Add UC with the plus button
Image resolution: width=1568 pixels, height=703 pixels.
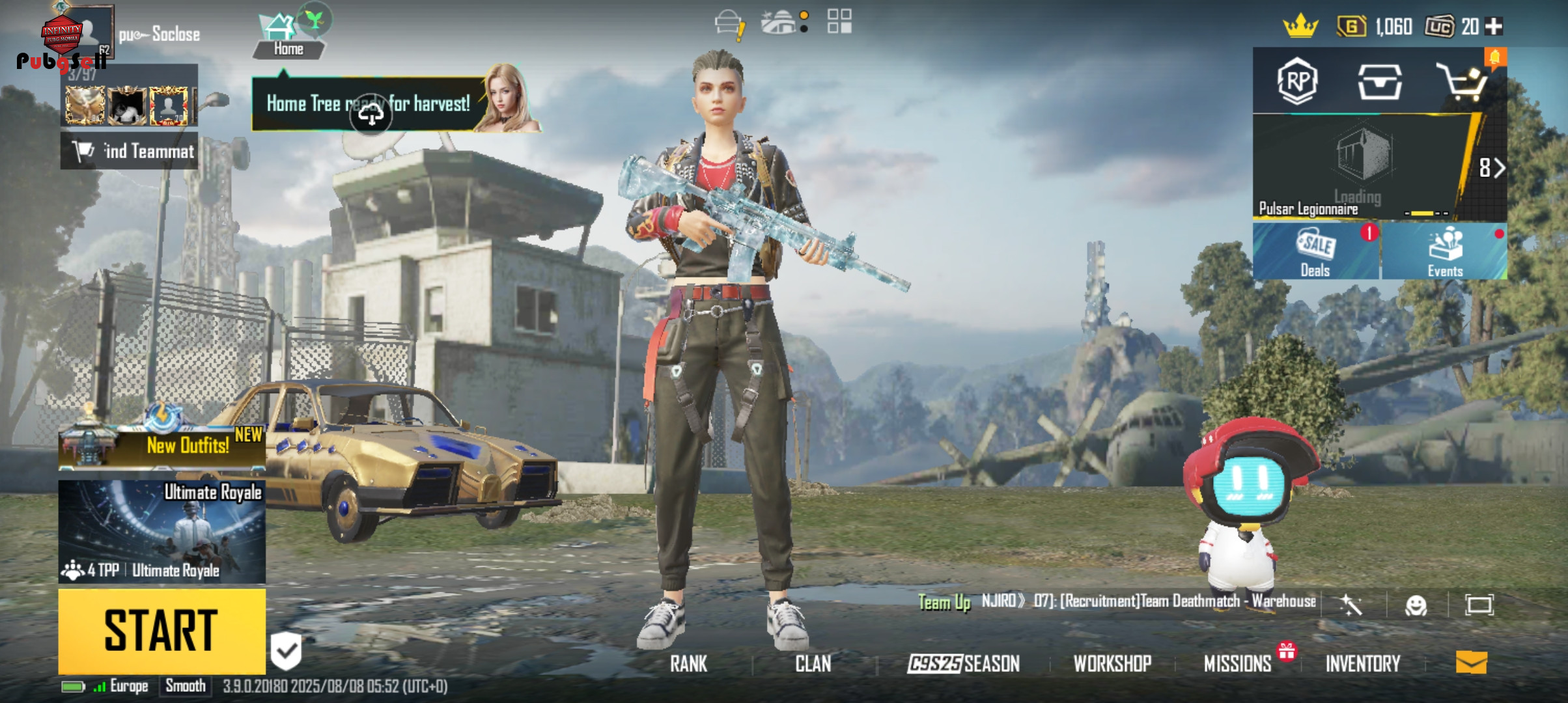click(x=1495, y=27)
